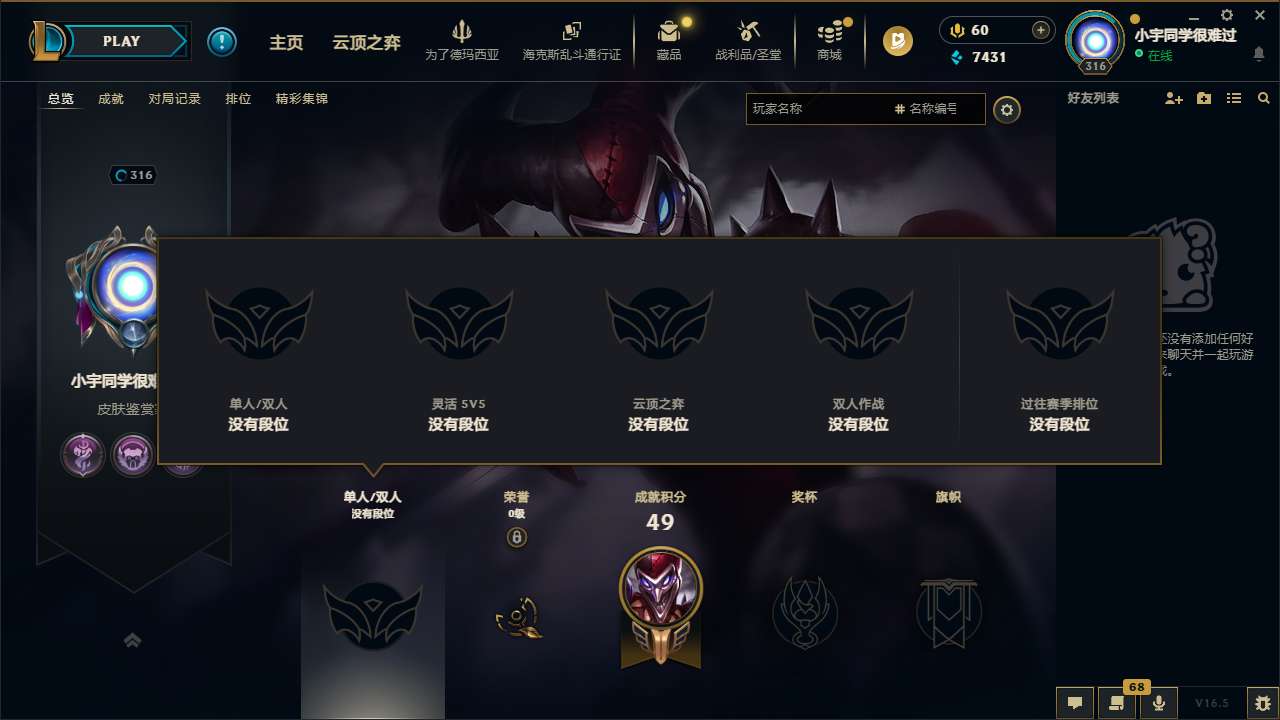This screenshot has width=1280, height=720.
Task: Toggle the microphone in the bottom bar
Action: [x=1159, y=702]
